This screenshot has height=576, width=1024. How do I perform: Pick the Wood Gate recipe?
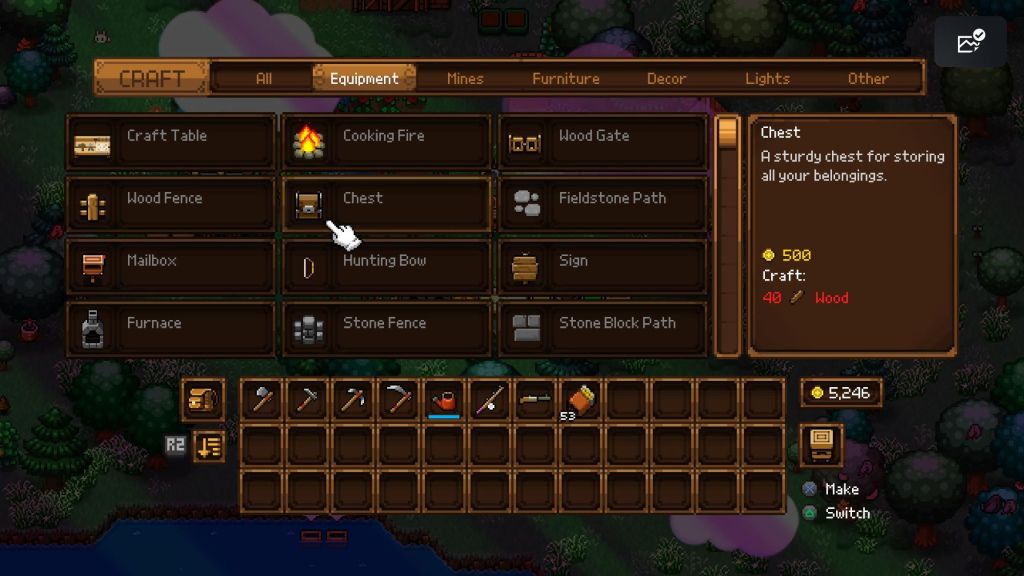tap(603, 142)
